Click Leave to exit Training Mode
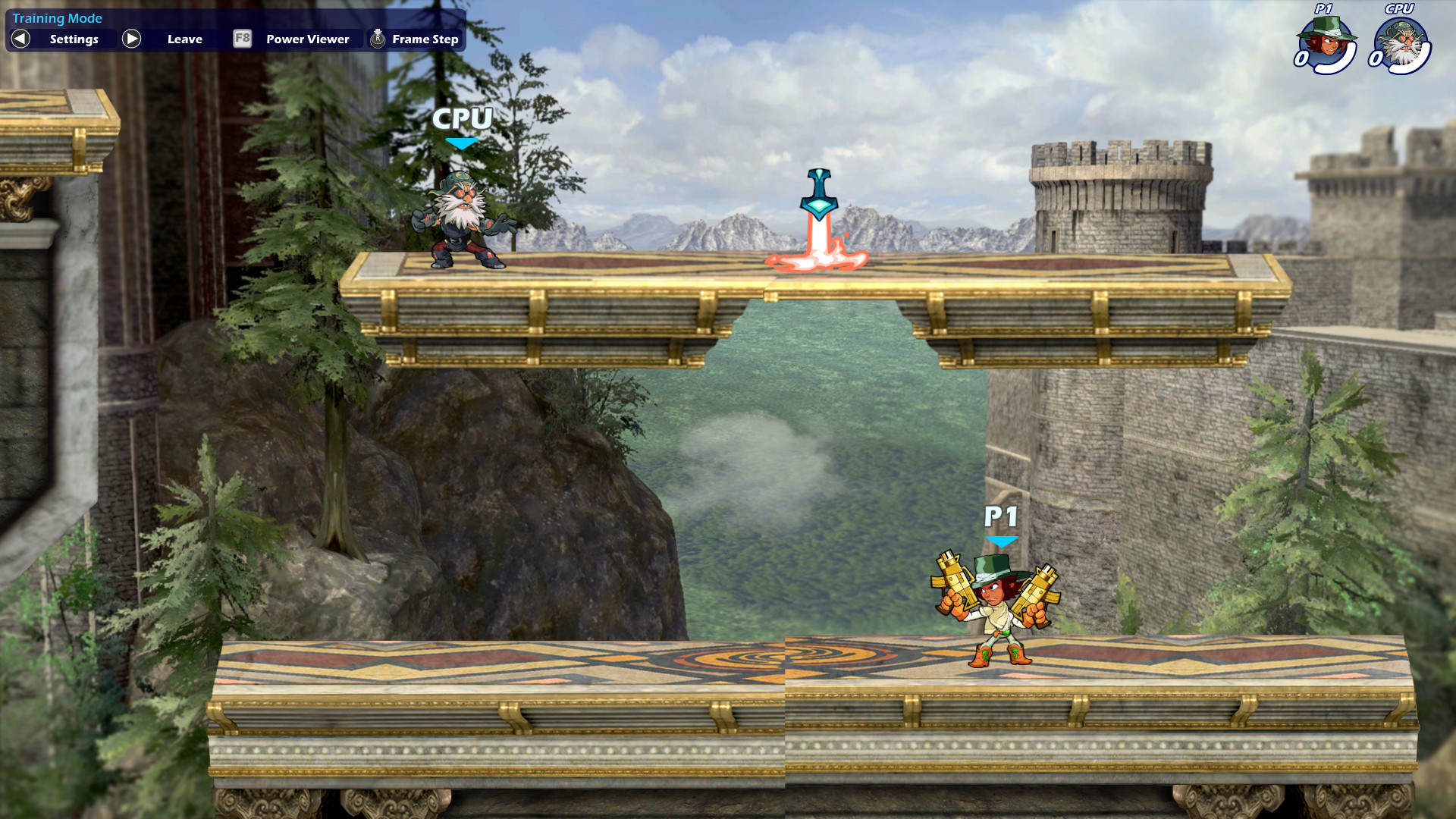Image resolution: width=1456 pixels, height=819 pixels. click(x=184, y=39)
